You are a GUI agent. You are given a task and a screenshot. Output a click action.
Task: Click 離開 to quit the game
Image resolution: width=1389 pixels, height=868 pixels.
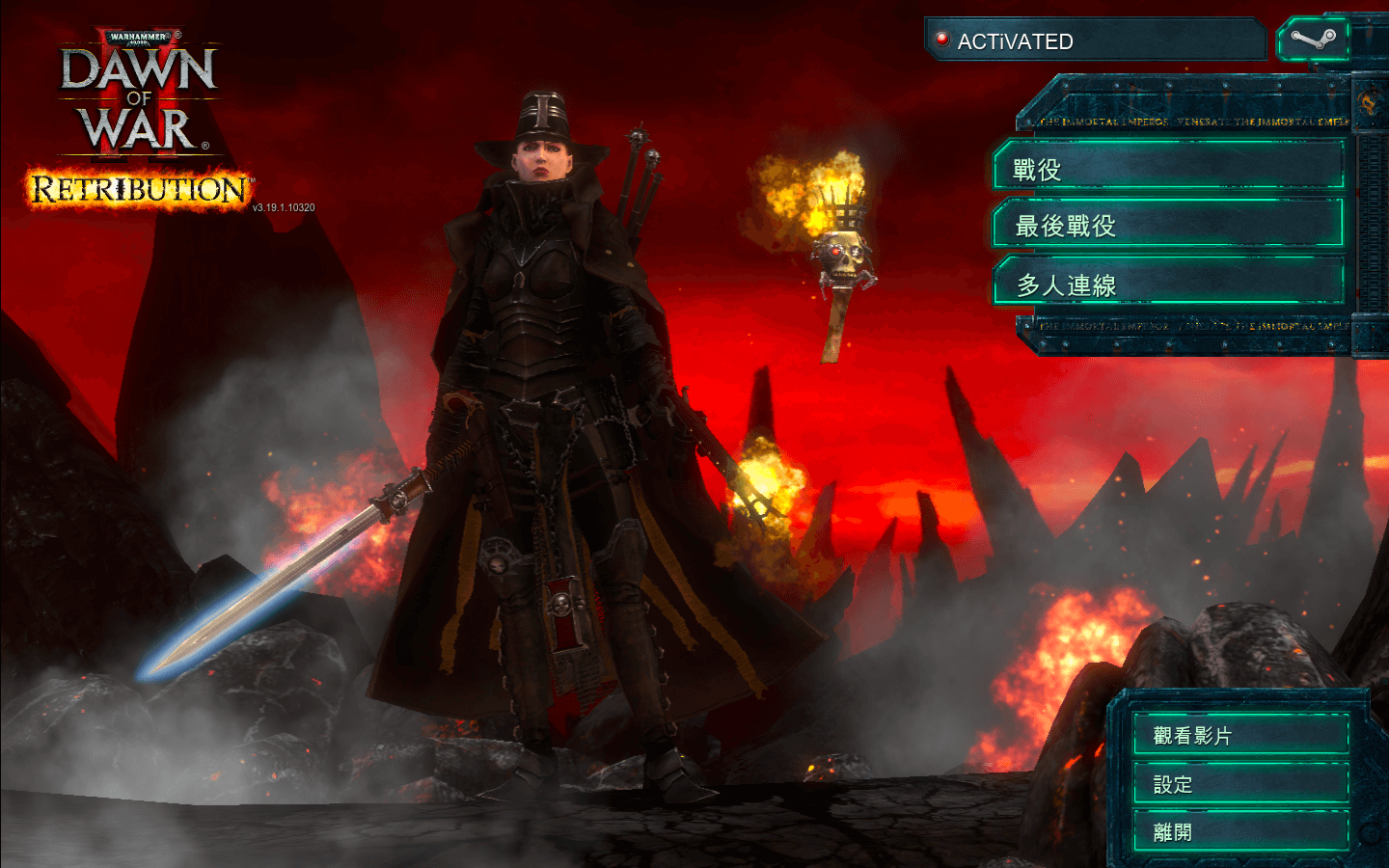[x=1240, y=831]
